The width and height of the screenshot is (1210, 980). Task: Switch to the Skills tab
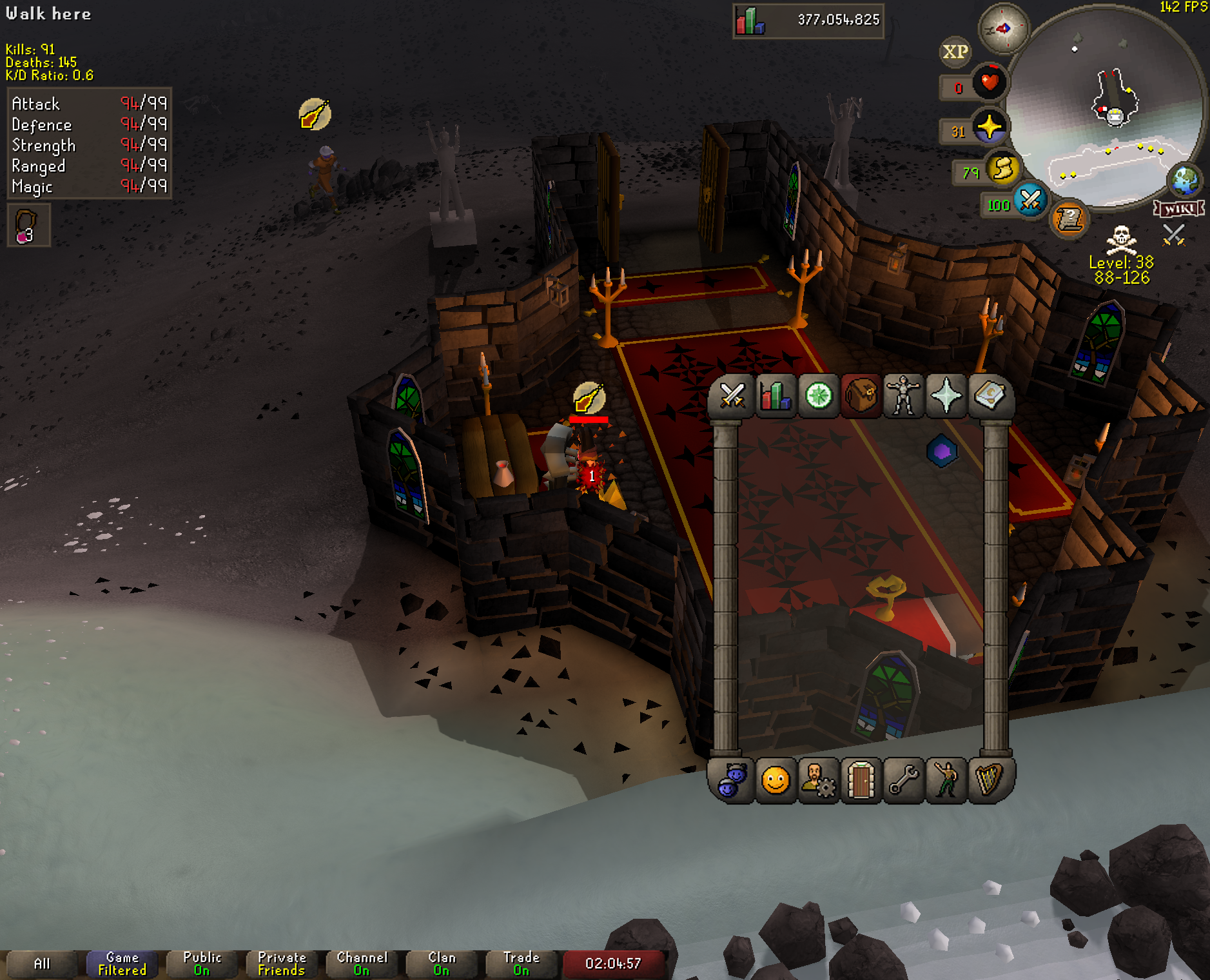[x=775, y=396]
